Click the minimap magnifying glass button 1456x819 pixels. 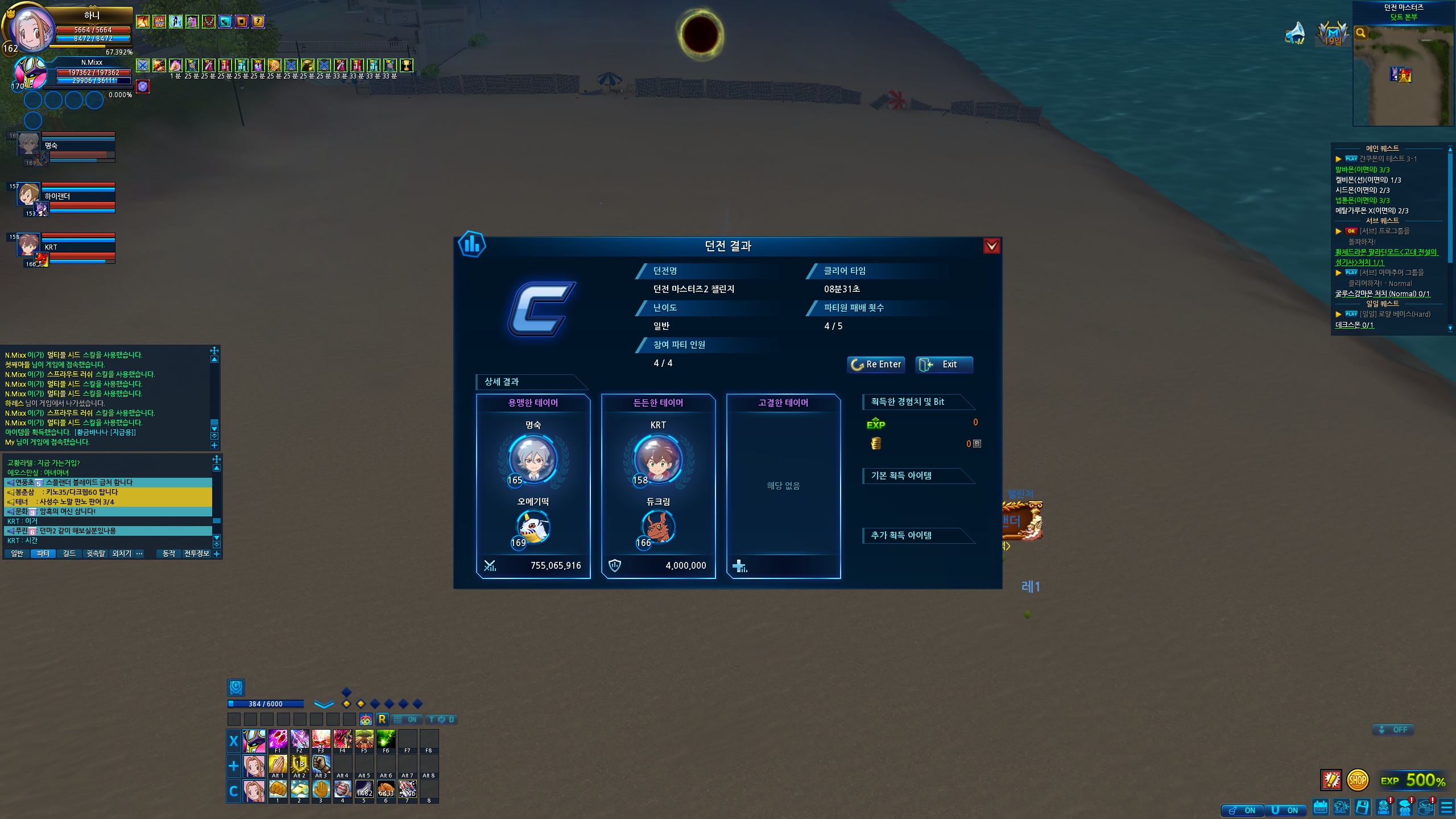tap(1361, 33)
